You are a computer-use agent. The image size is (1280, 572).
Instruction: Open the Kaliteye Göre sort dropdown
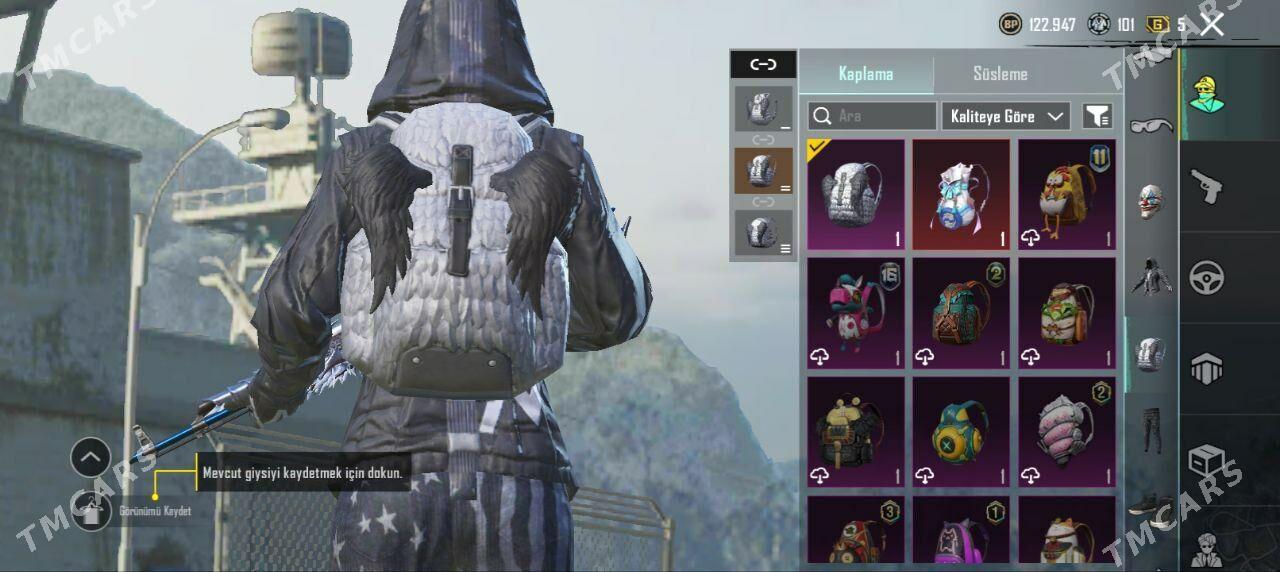pos(1005,116)
